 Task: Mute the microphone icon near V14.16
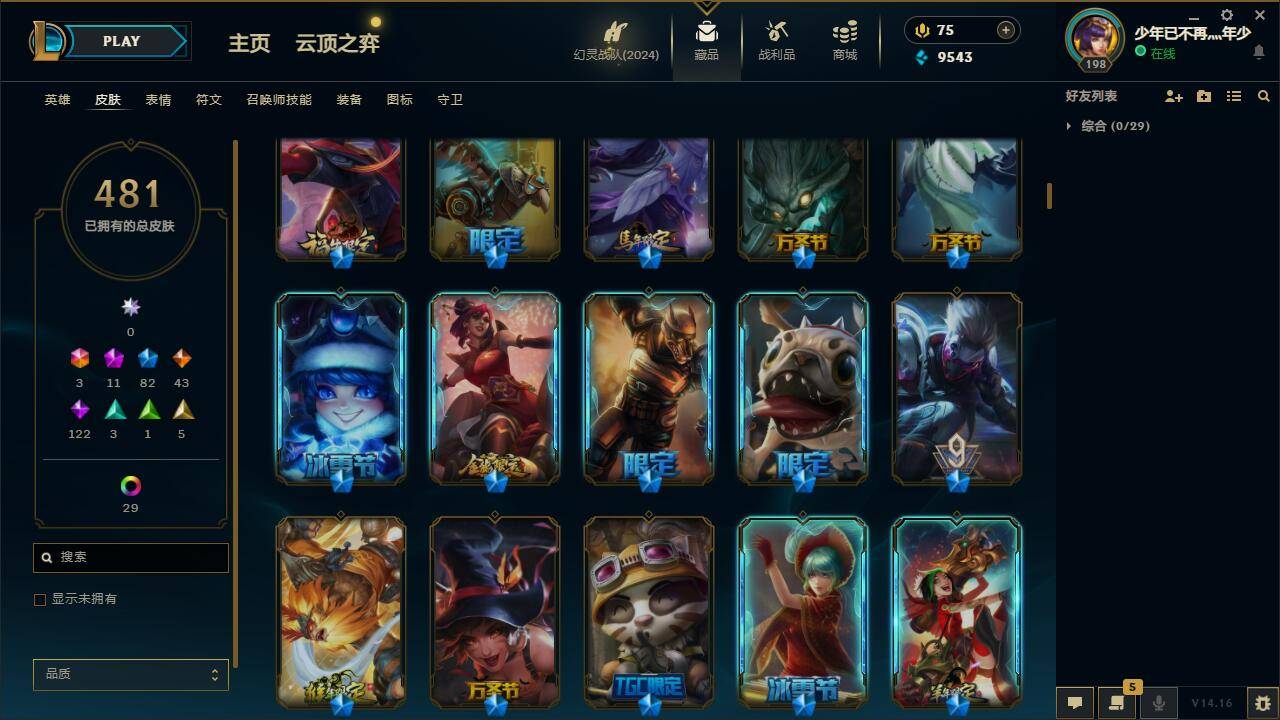click(1158, 703)
